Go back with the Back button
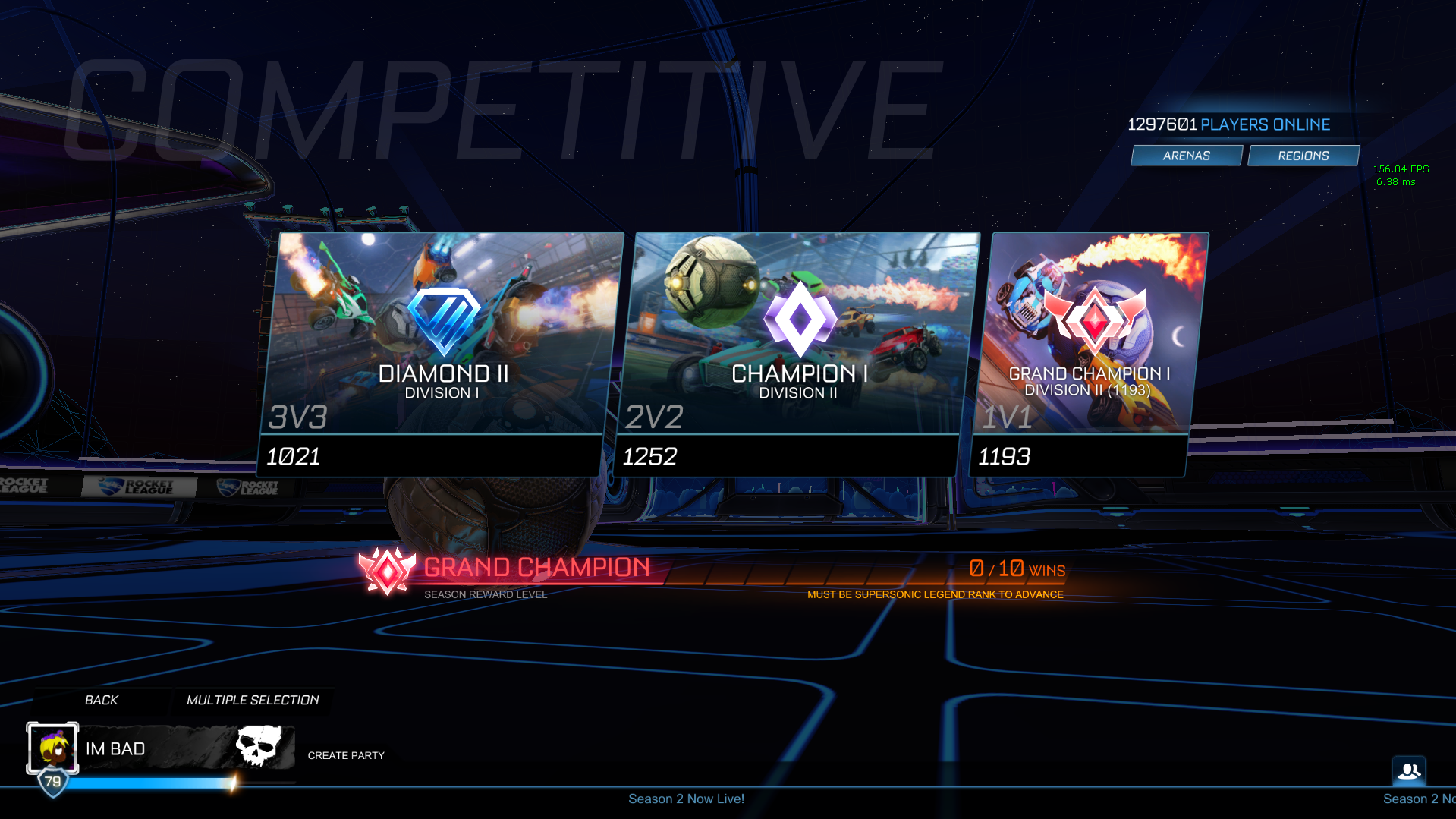 coord(102,700)
